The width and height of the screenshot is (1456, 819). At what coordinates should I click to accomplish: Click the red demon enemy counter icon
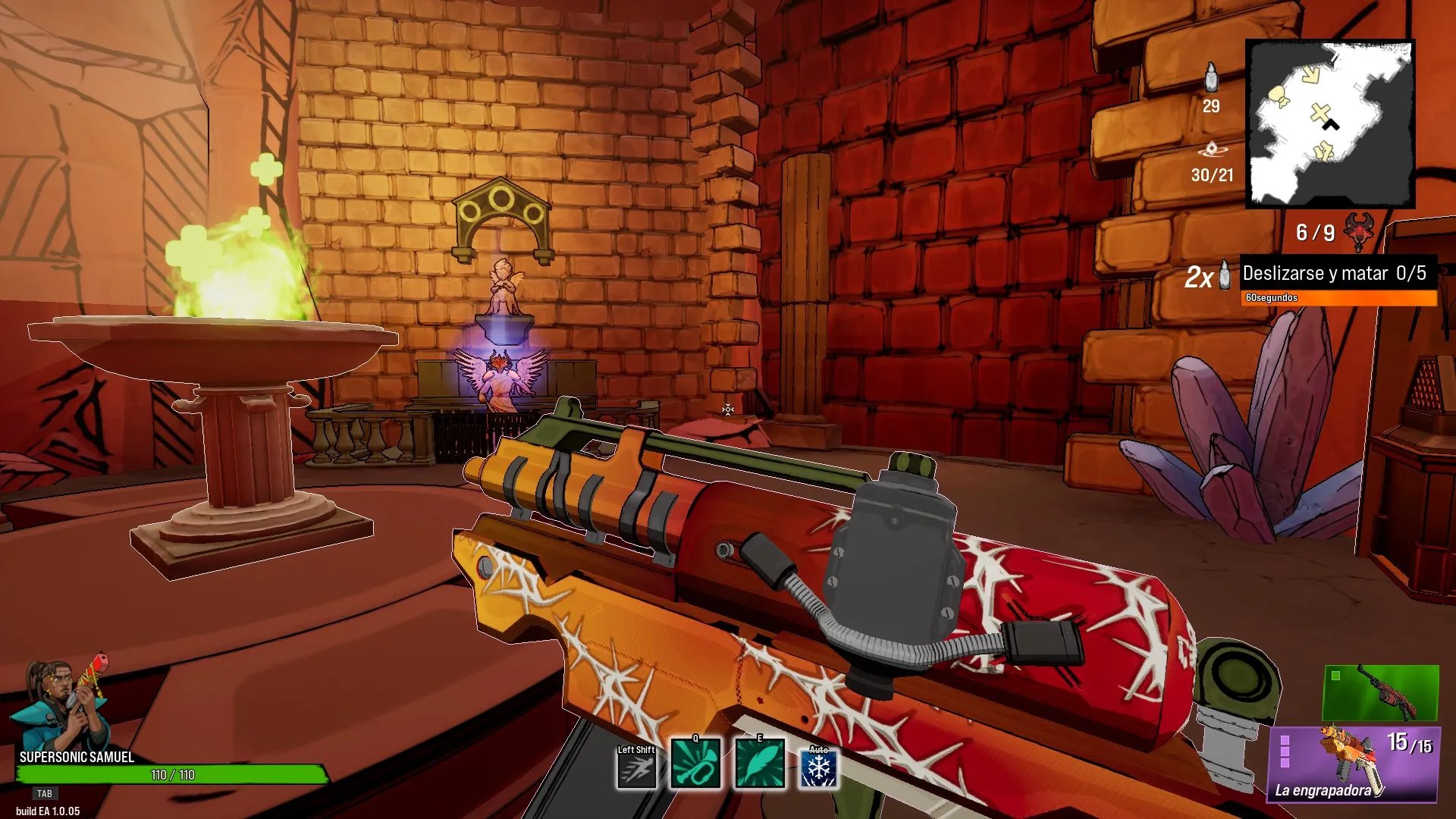pyautogui.click(x=1358, y=231)
